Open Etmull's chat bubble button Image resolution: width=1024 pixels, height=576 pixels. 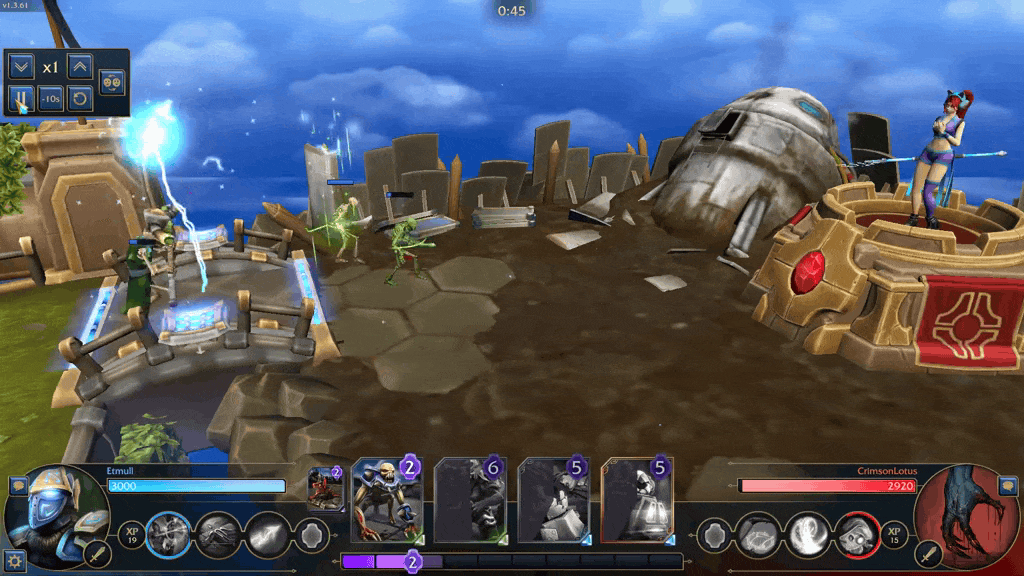(17, 486)
